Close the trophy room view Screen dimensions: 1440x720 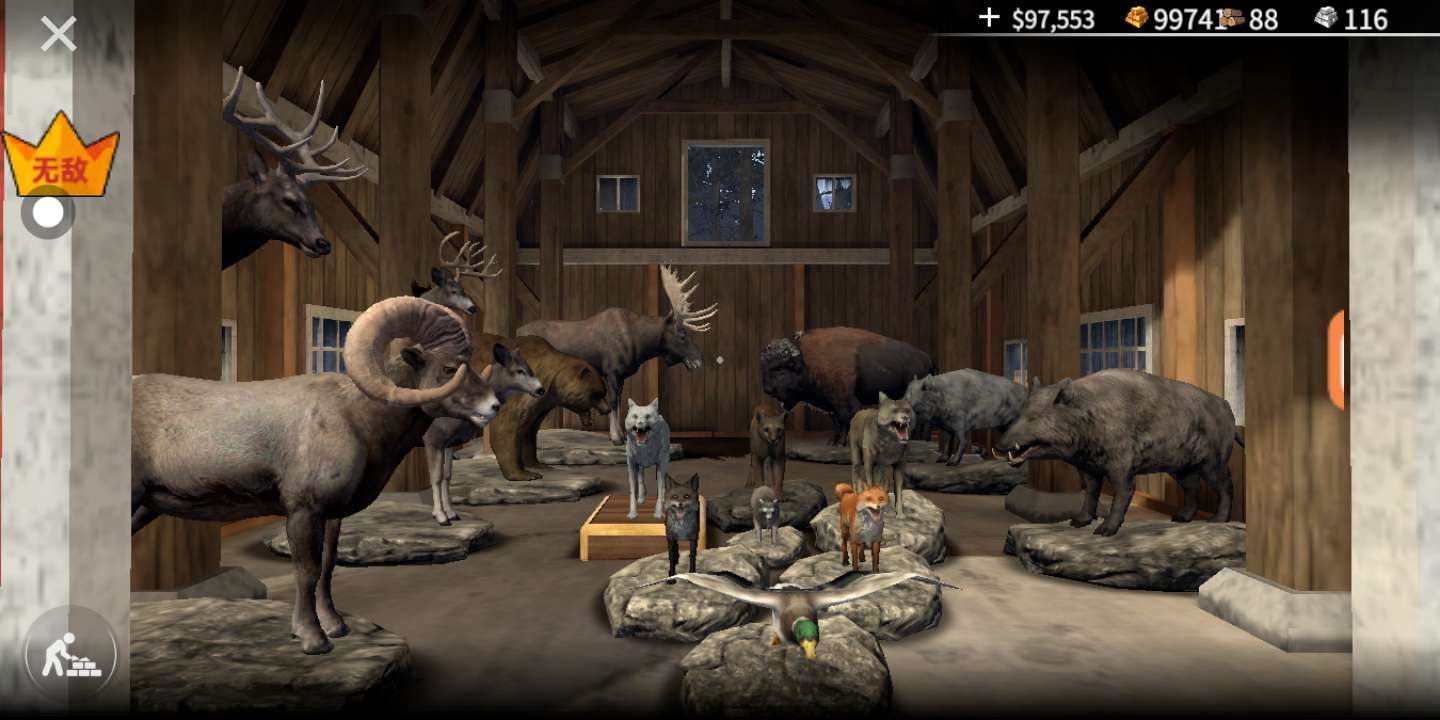click(x=58, y=34)
